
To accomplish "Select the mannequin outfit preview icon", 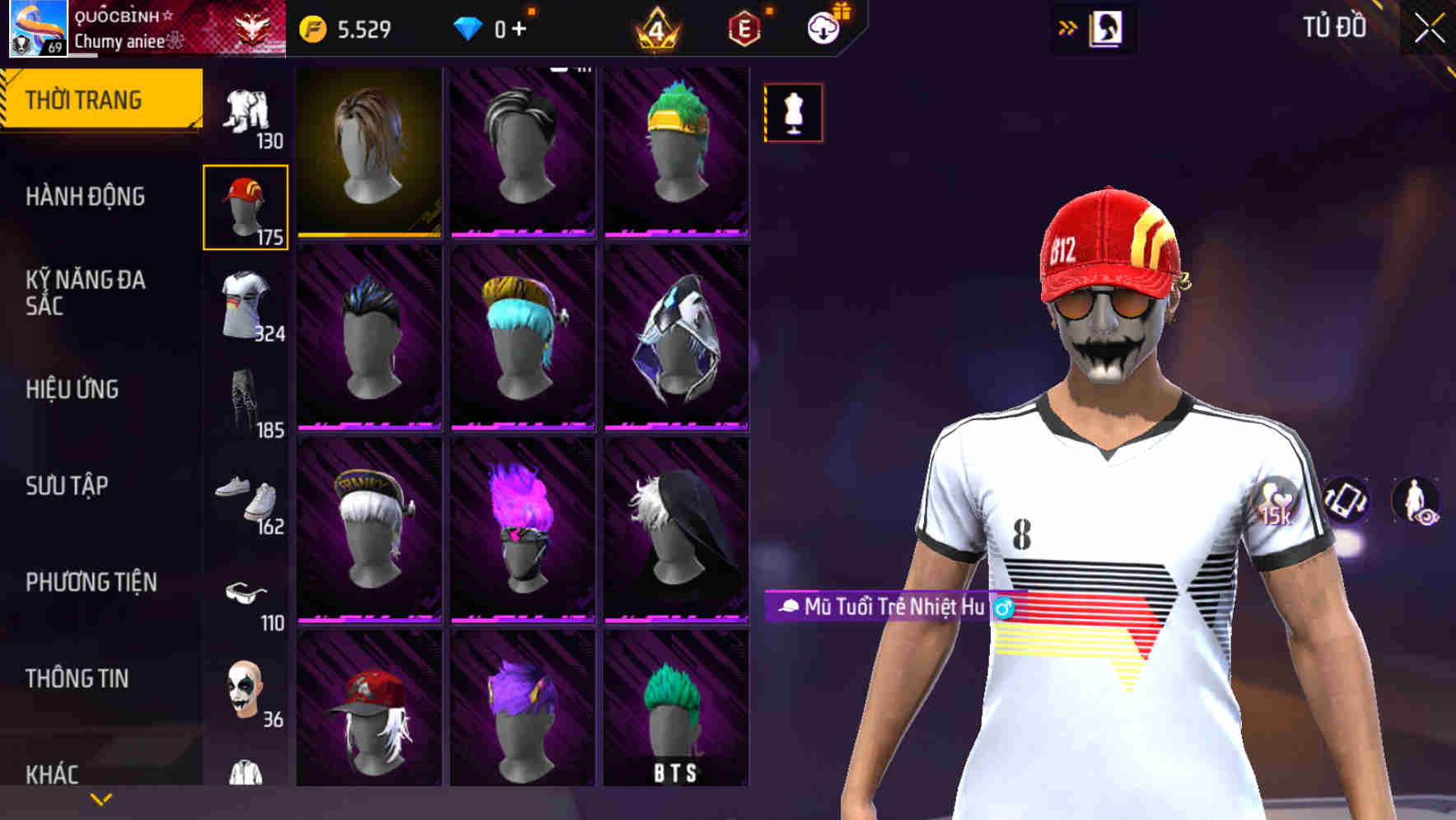I will click(x=791, y=113).
